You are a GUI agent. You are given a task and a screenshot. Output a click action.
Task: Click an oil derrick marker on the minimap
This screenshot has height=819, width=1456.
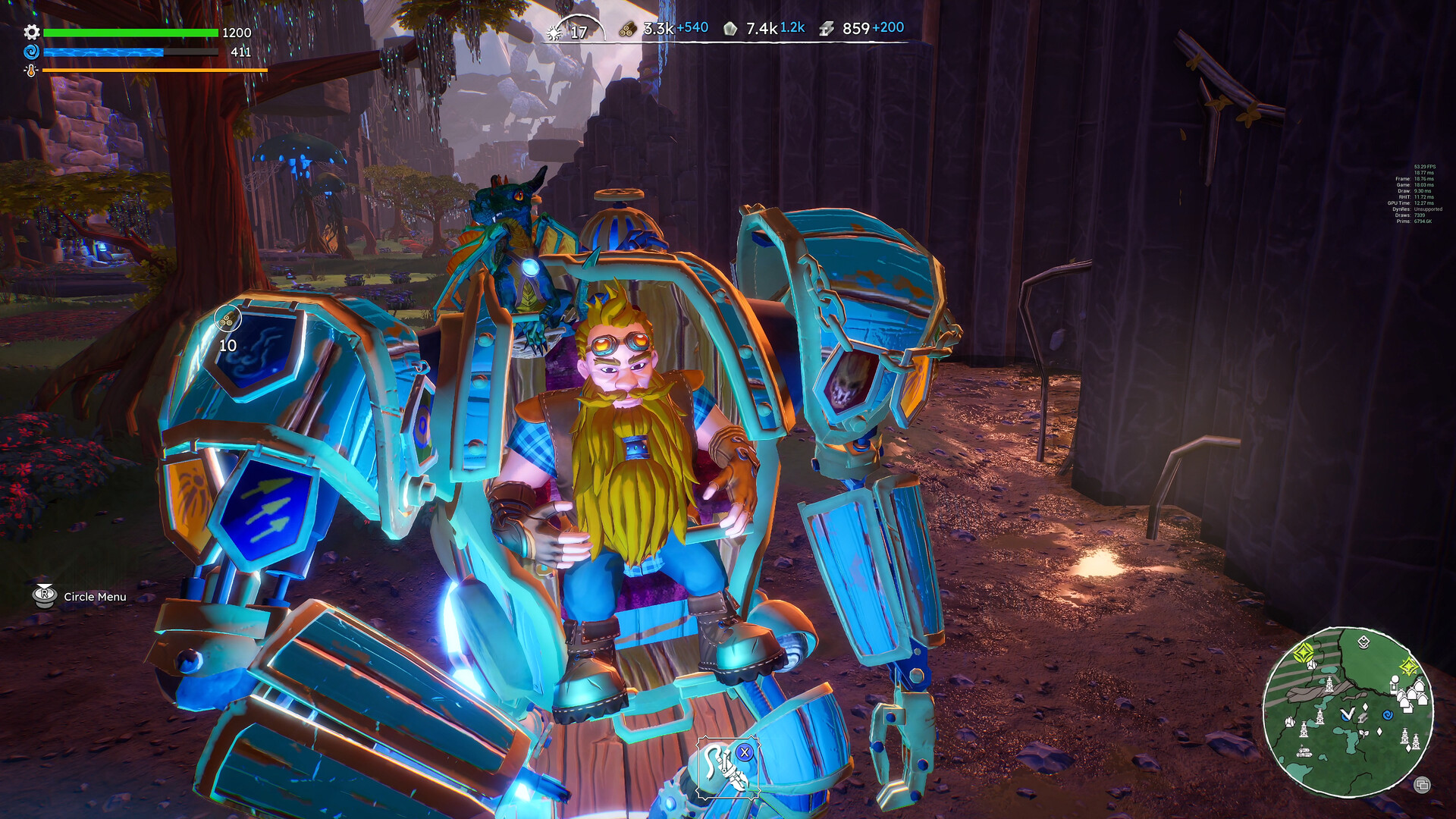(1329, 684)
